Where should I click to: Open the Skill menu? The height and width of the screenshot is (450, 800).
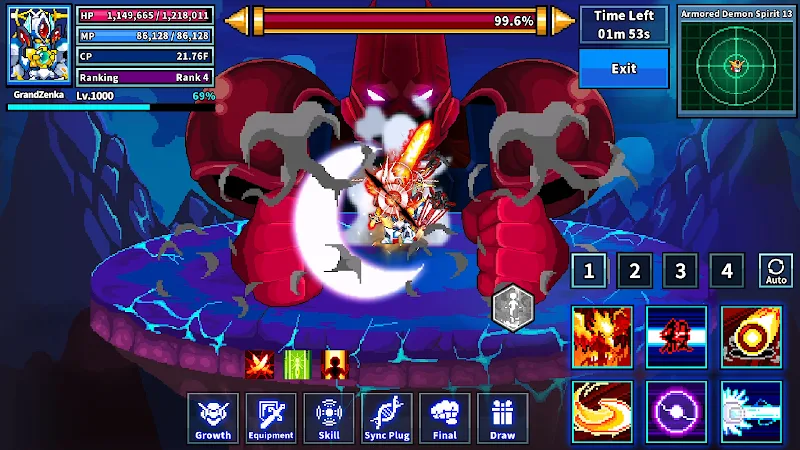(328, 418)
